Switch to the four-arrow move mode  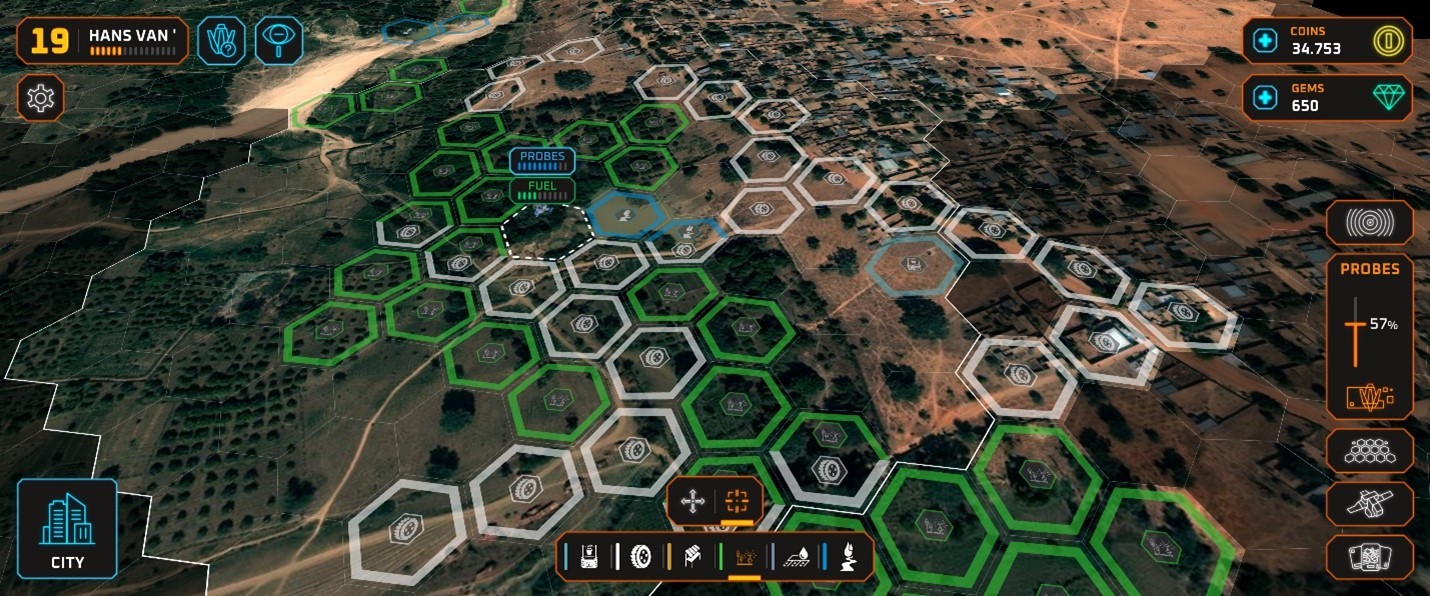(692, 502)
